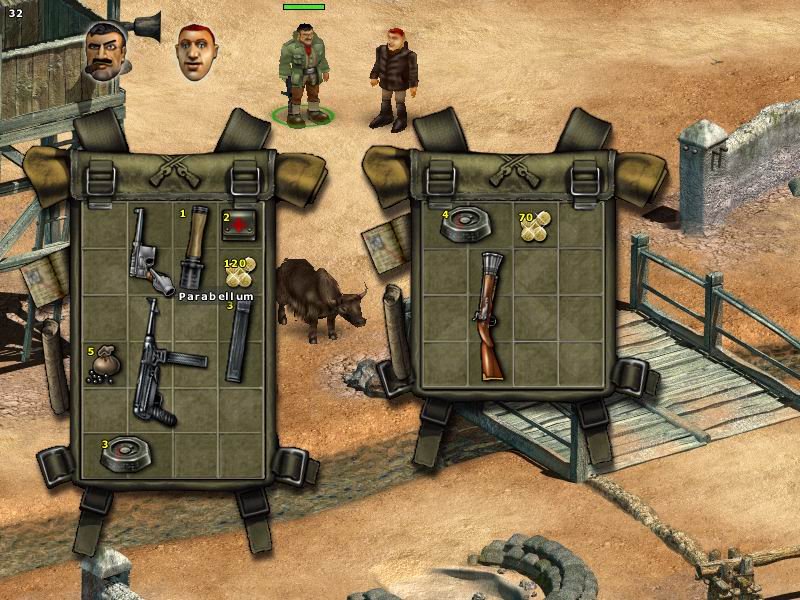Image resolution: width=800 pixels, height=600 pixels.
Task: Select the mustached character portrait
Action: click(105, 52)
